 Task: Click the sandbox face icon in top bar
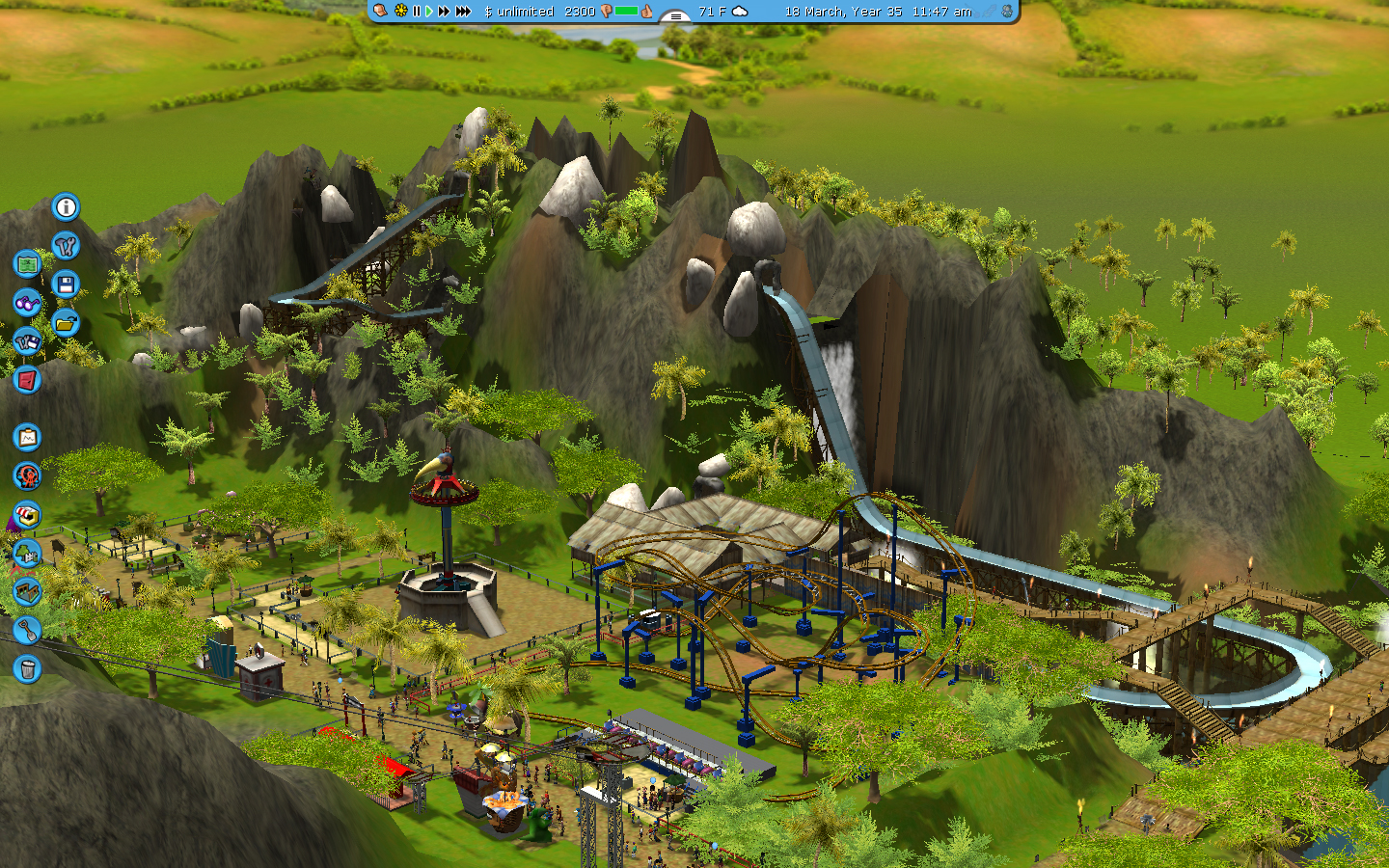(379, 11)
